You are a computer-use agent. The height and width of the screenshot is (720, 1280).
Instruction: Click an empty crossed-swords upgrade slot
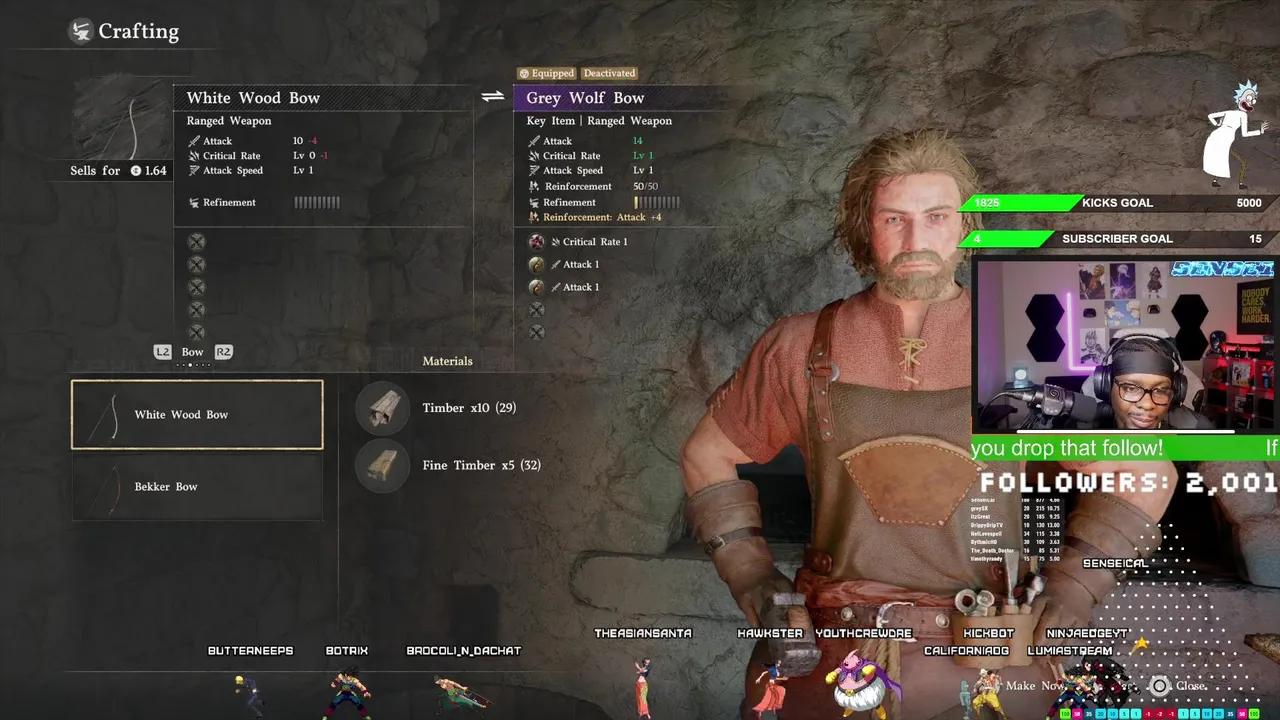pyautogui.click(x=536, y=310)
